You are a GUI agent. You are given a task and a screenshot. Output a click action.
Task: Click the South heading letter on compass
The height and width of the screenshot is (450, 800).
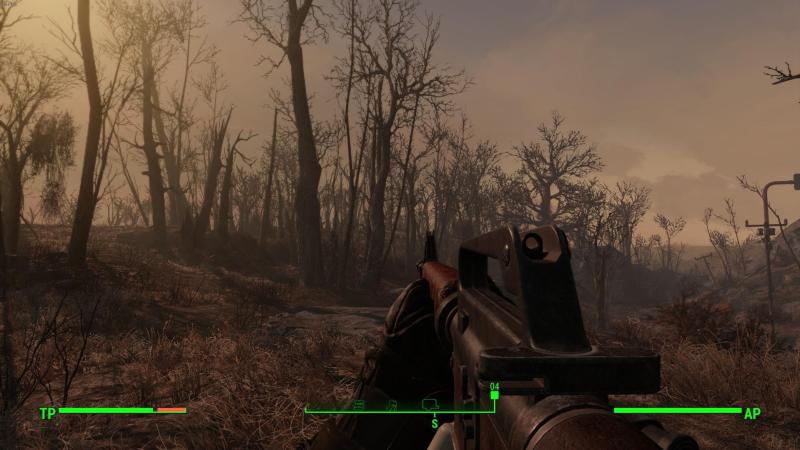(x=434, y=423)
